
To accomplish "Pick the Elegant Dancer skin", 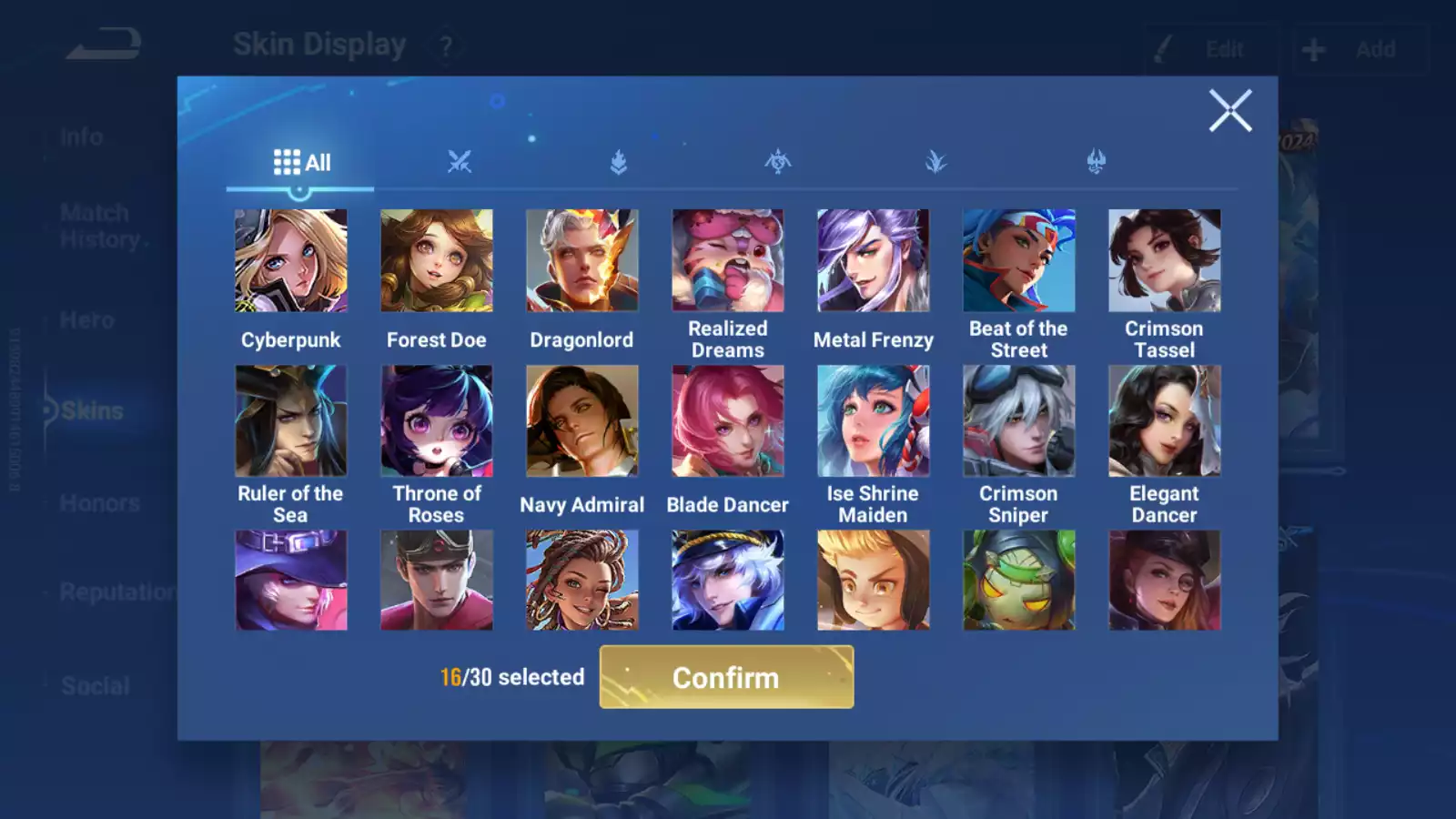I will coord(1165,421).
